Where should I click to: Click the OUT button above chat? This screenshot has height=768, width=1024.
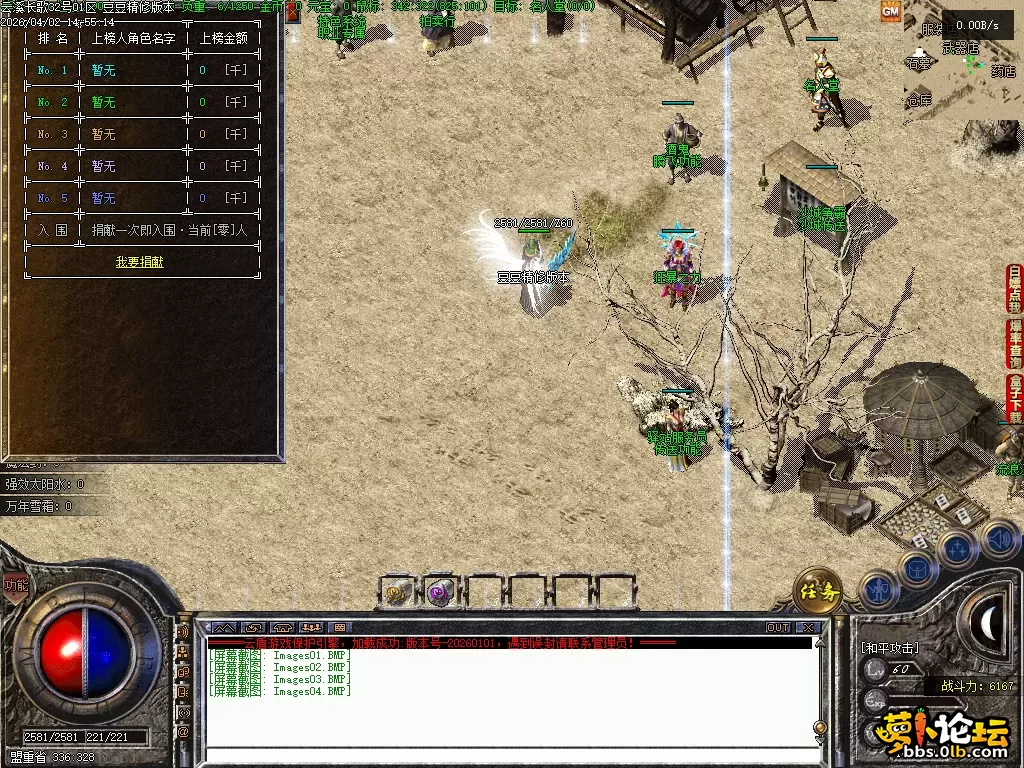click(777, 627)
